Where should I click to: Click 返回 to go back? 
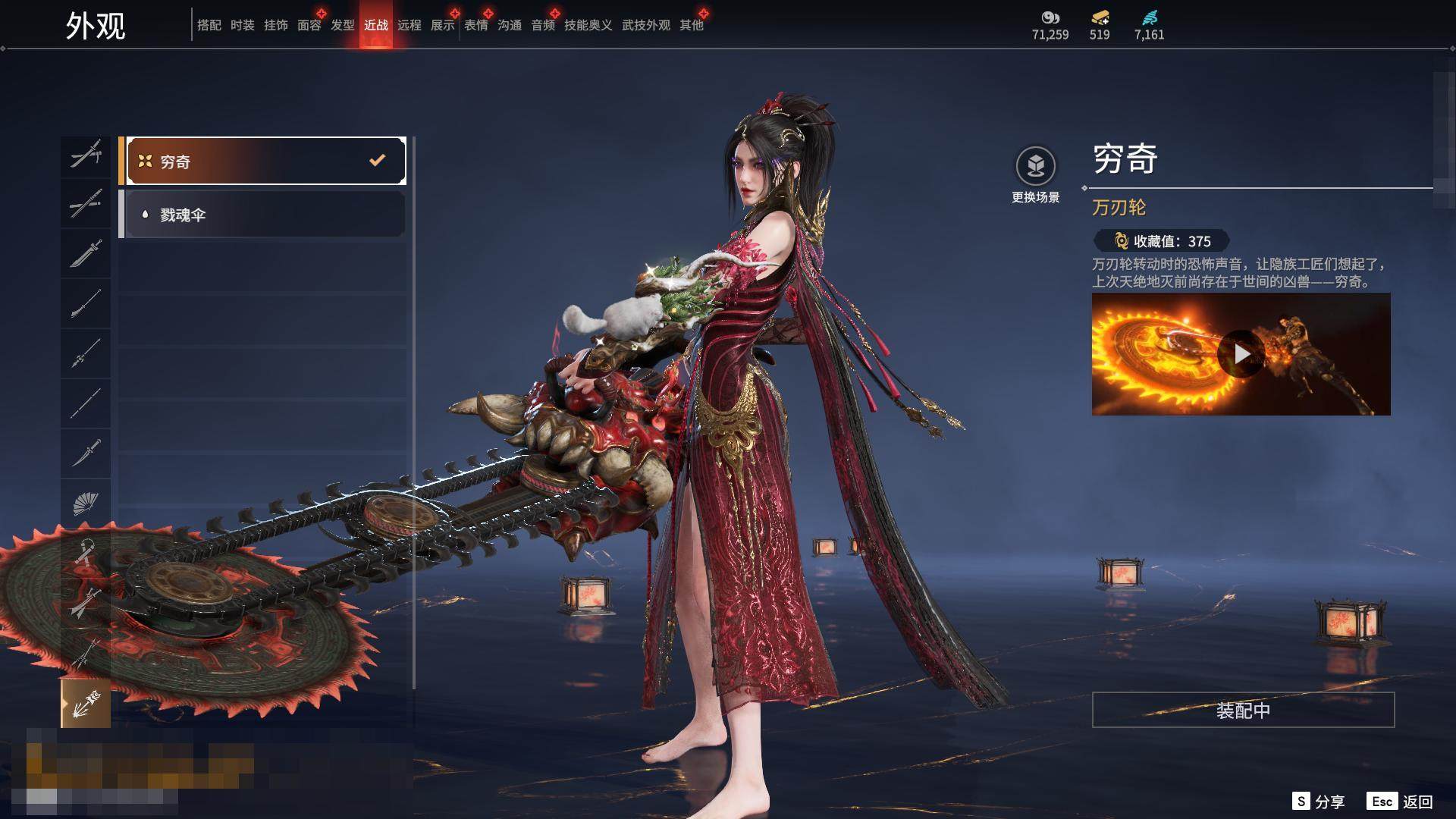[x=1401, y=801]
